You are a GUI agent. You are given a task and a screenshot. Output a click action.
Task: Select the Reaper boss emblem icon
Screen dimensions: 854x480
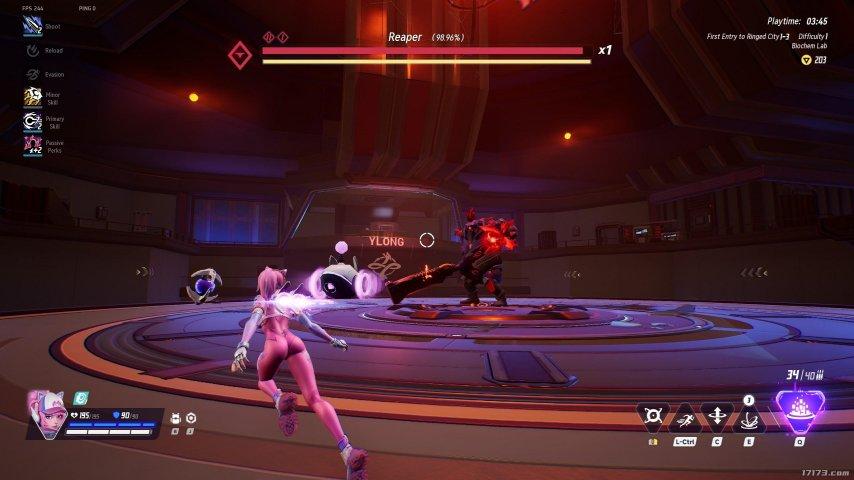[x=239, y=54]
